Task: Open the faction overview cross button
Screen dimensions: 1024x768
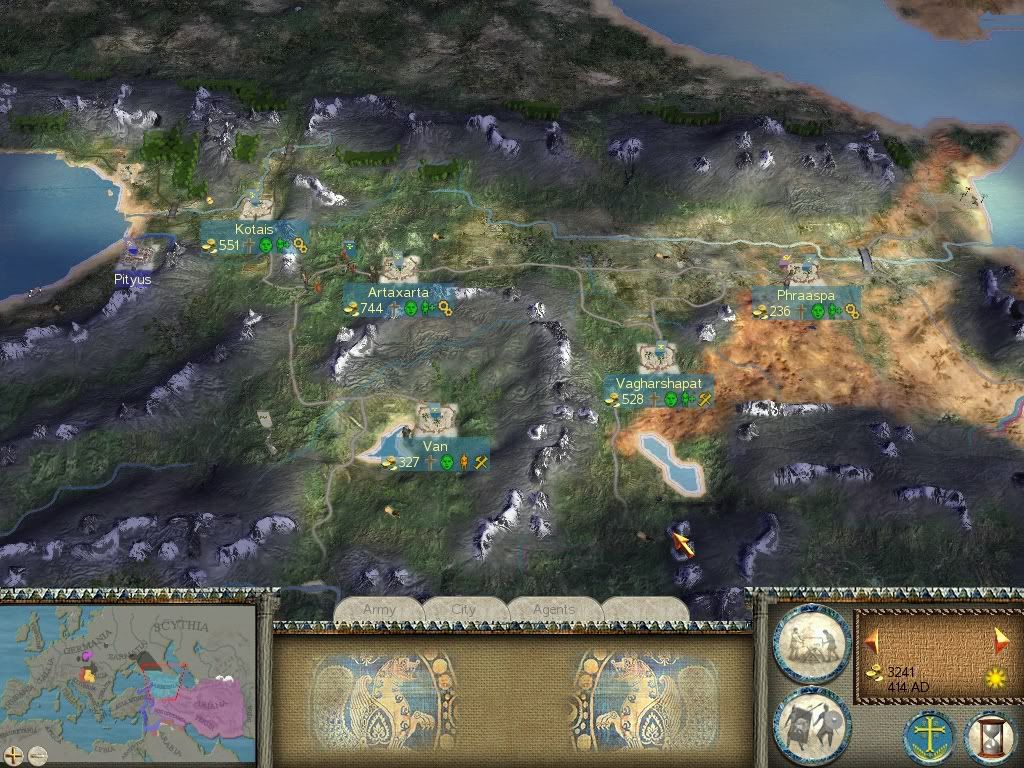Action: click(x=929, y=737)
